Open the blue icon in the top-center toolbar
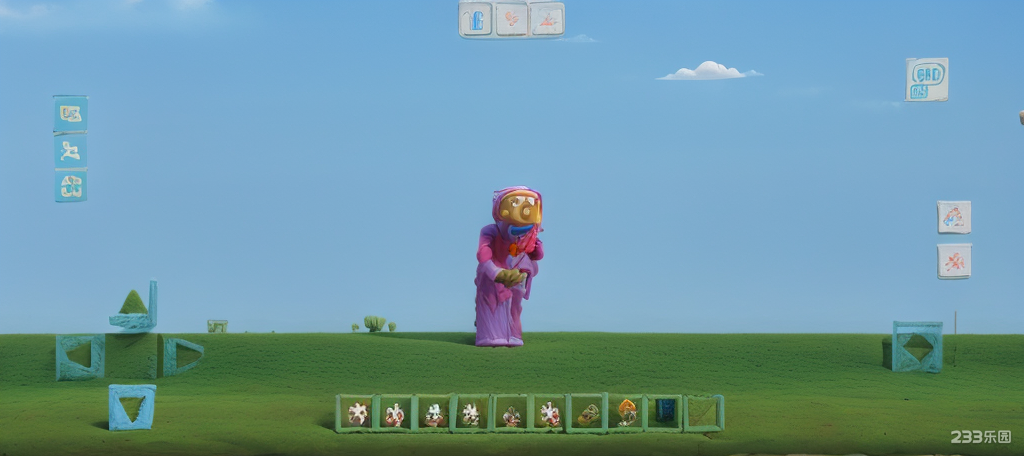Screen dimensions: 1024x456 [x=476, y=19]
